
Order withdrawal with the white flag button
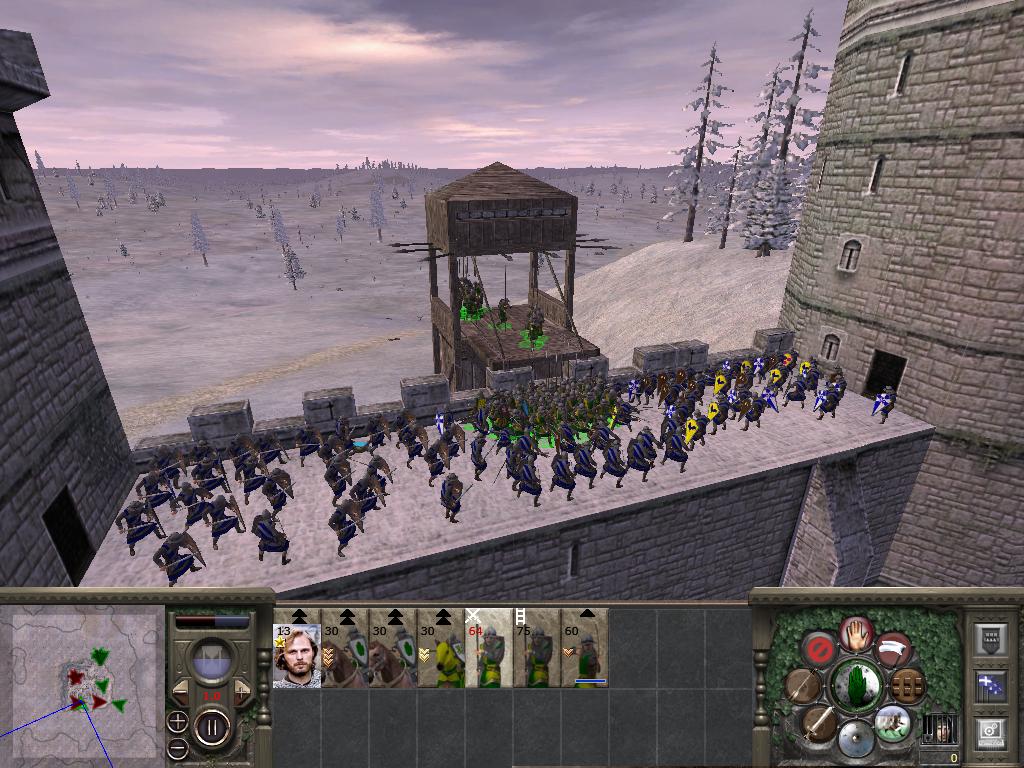(x=893, y=648)
